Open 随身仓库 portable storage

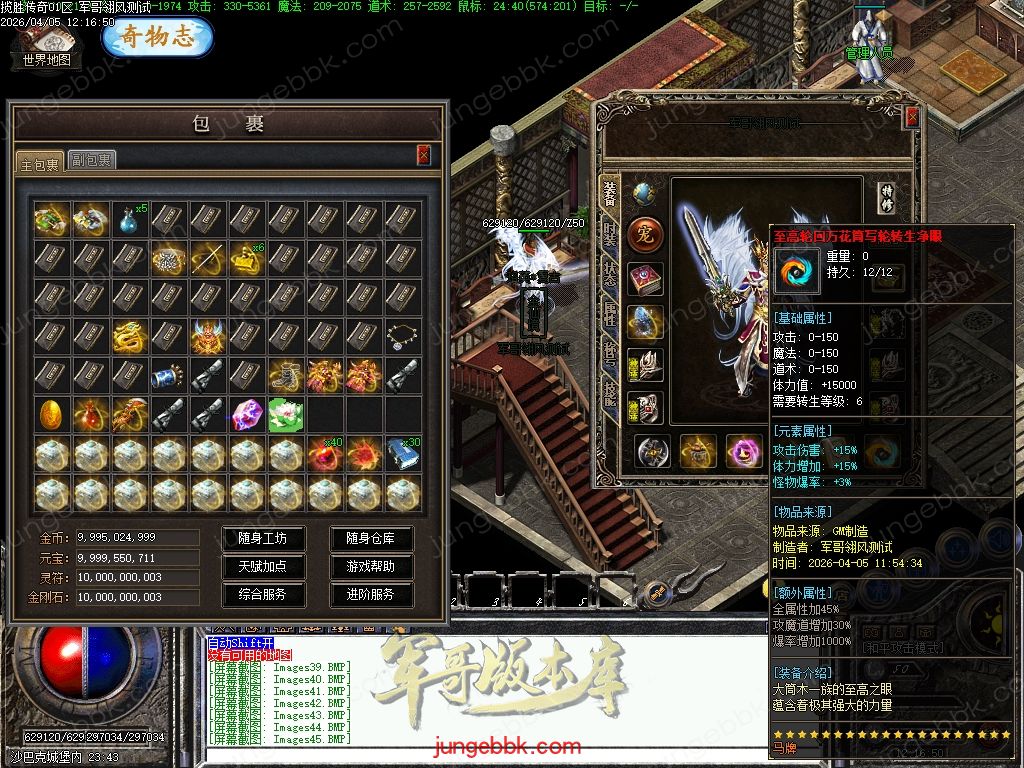coord(370,538)
